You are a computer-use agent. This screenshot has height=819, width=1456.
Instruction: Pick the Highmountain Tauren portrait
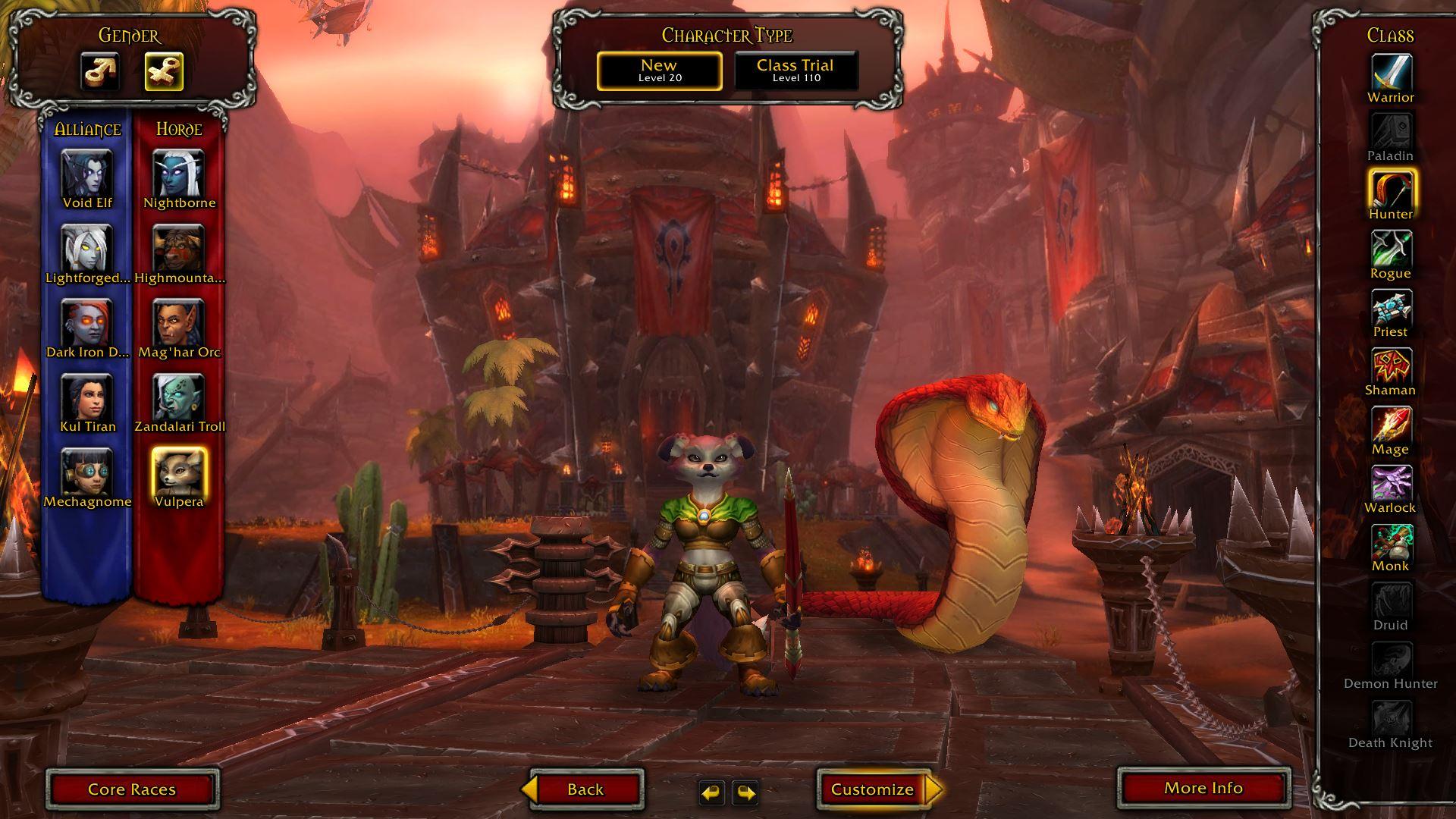(x=179, y=248)
